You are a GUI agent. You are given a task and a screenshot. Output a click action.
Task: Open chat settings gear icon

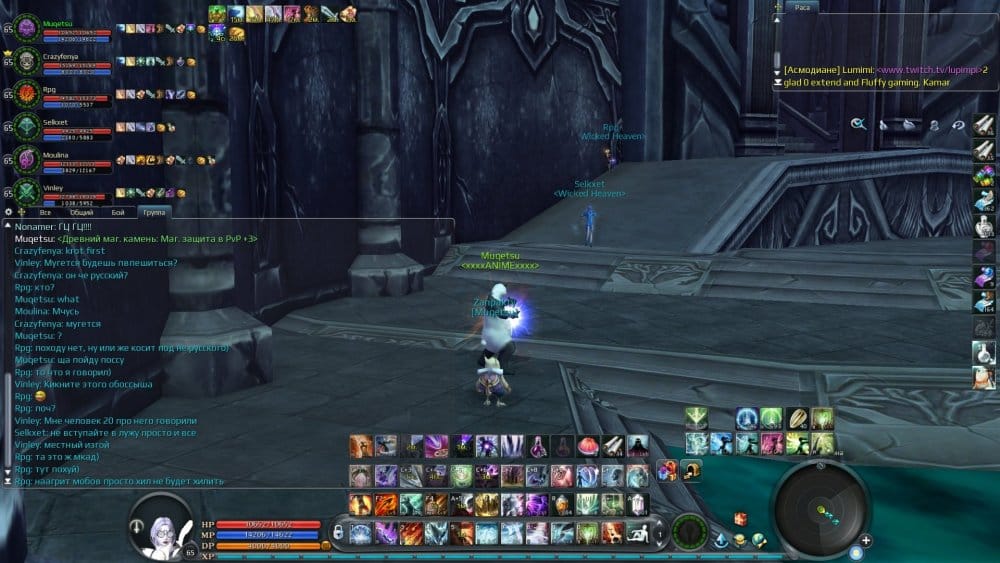[9, 212]
